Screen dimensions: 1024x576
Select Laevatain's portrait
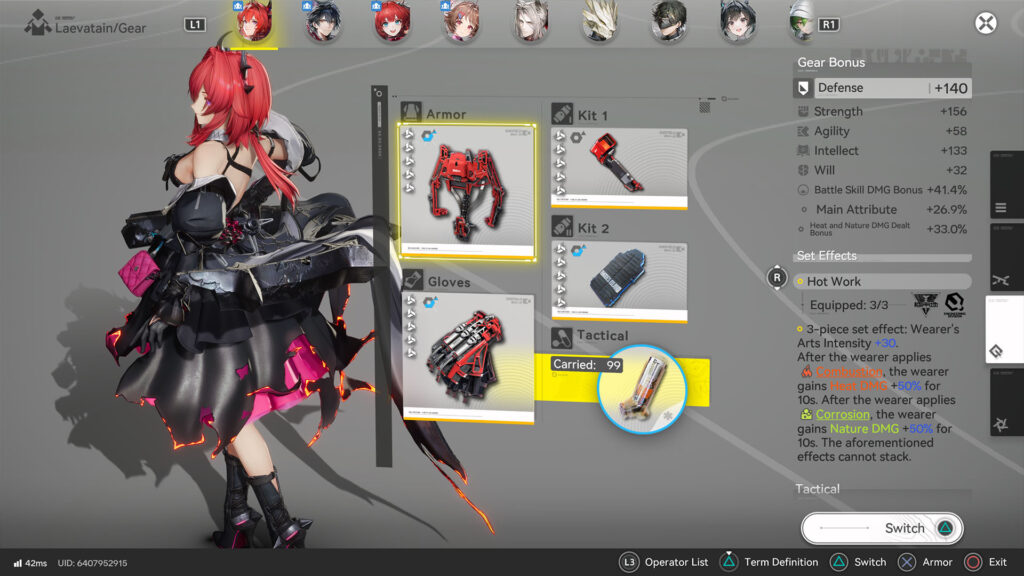point(254,21)
